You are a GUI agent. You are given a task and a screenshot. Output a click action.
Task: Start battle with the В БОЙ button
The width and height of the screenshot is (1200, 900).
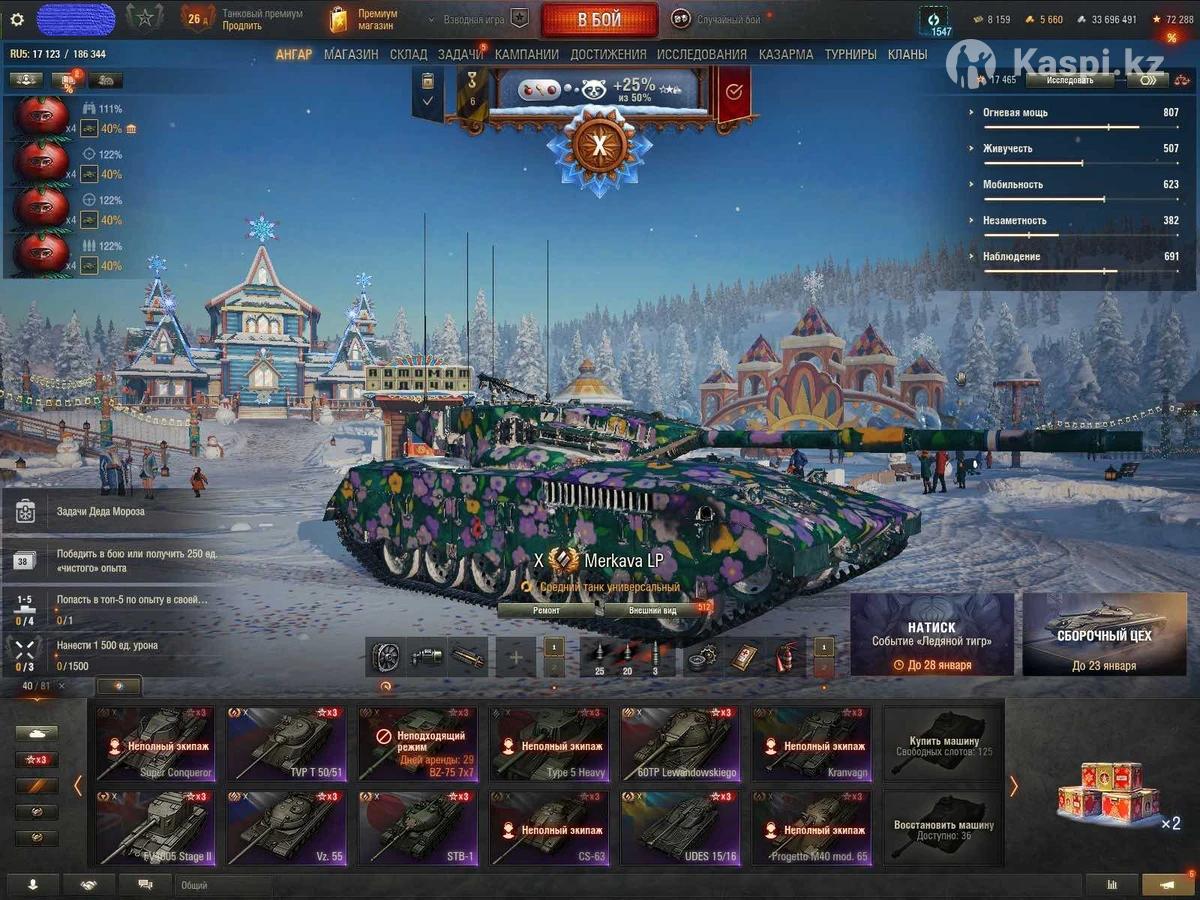click(599, 19)
